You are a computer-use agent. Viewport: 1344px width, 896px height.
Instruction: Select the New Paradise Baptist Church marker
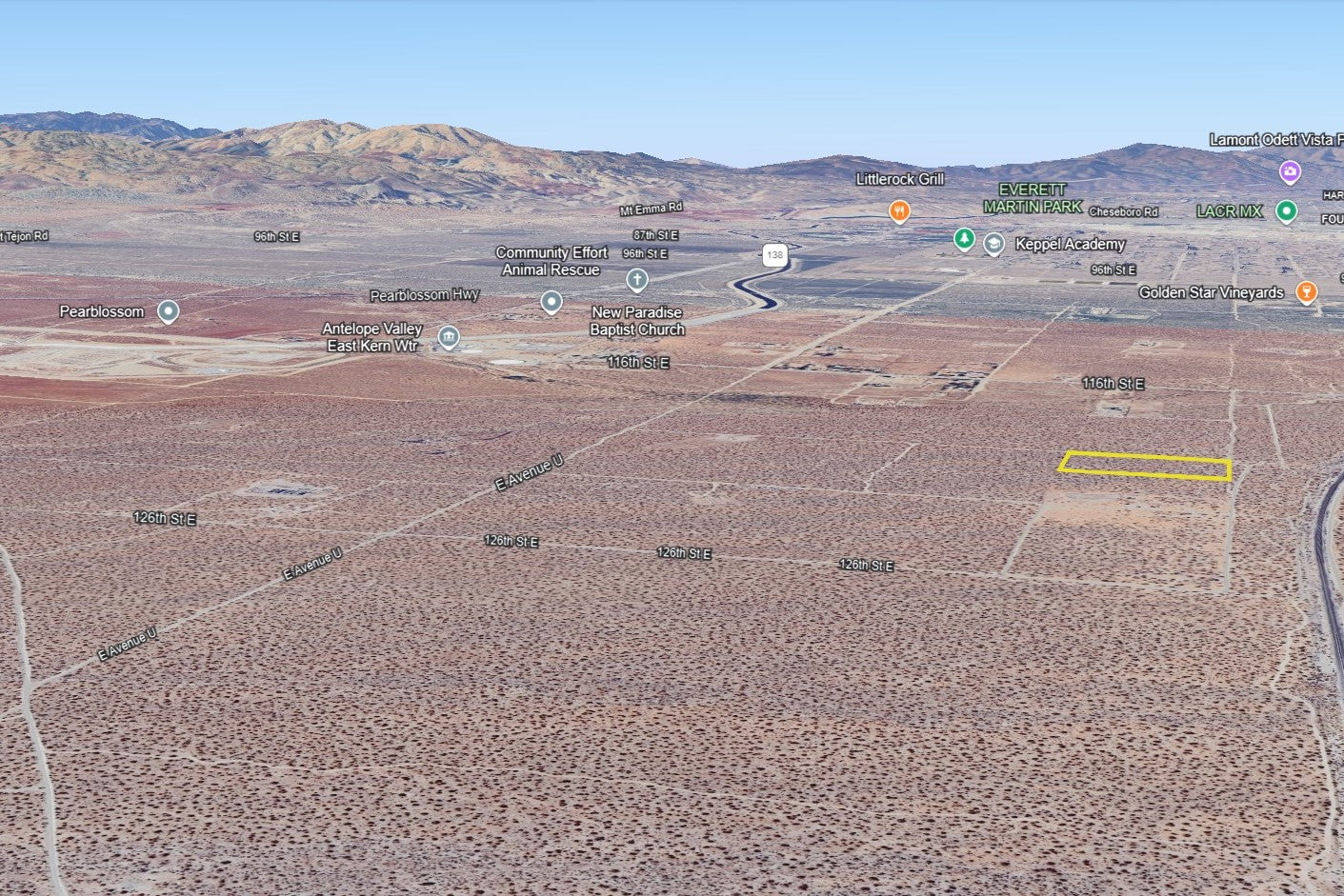[x=637, y=280]
